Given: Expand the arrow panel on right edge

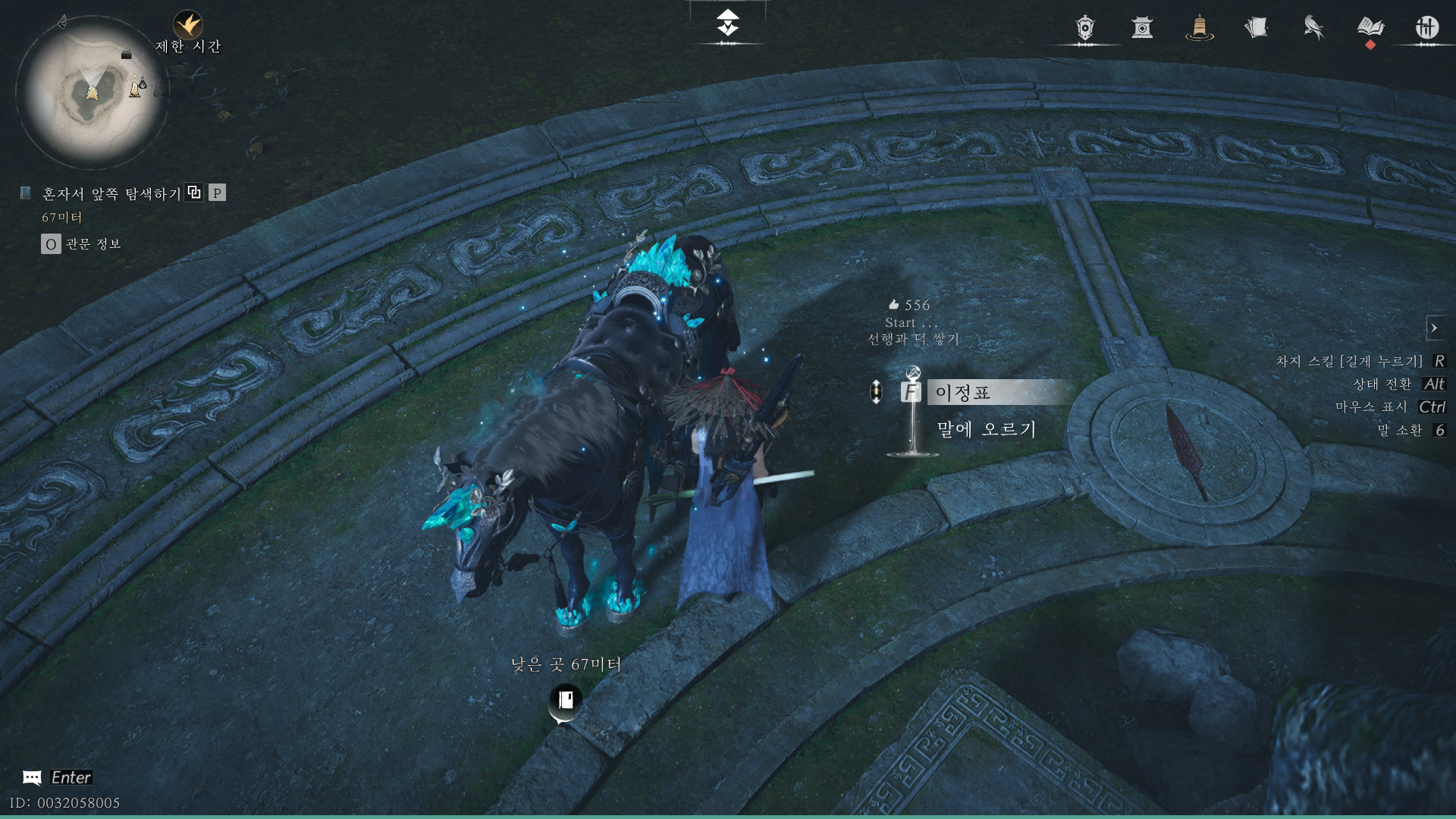Looking at the screenshot, I should 1434,328.
